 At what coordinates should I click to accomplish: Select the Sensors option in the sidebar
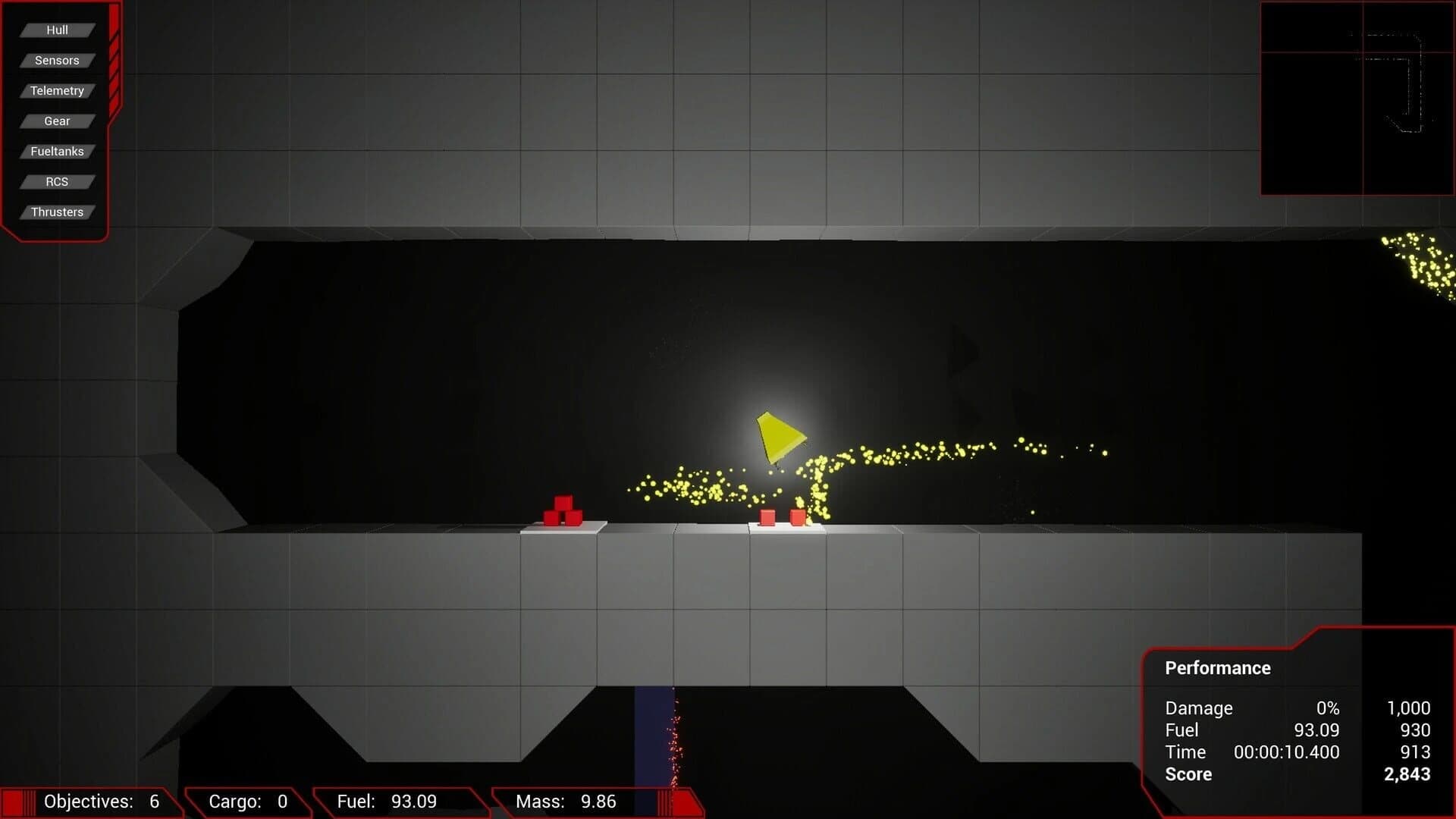click(x=57, y=60)
